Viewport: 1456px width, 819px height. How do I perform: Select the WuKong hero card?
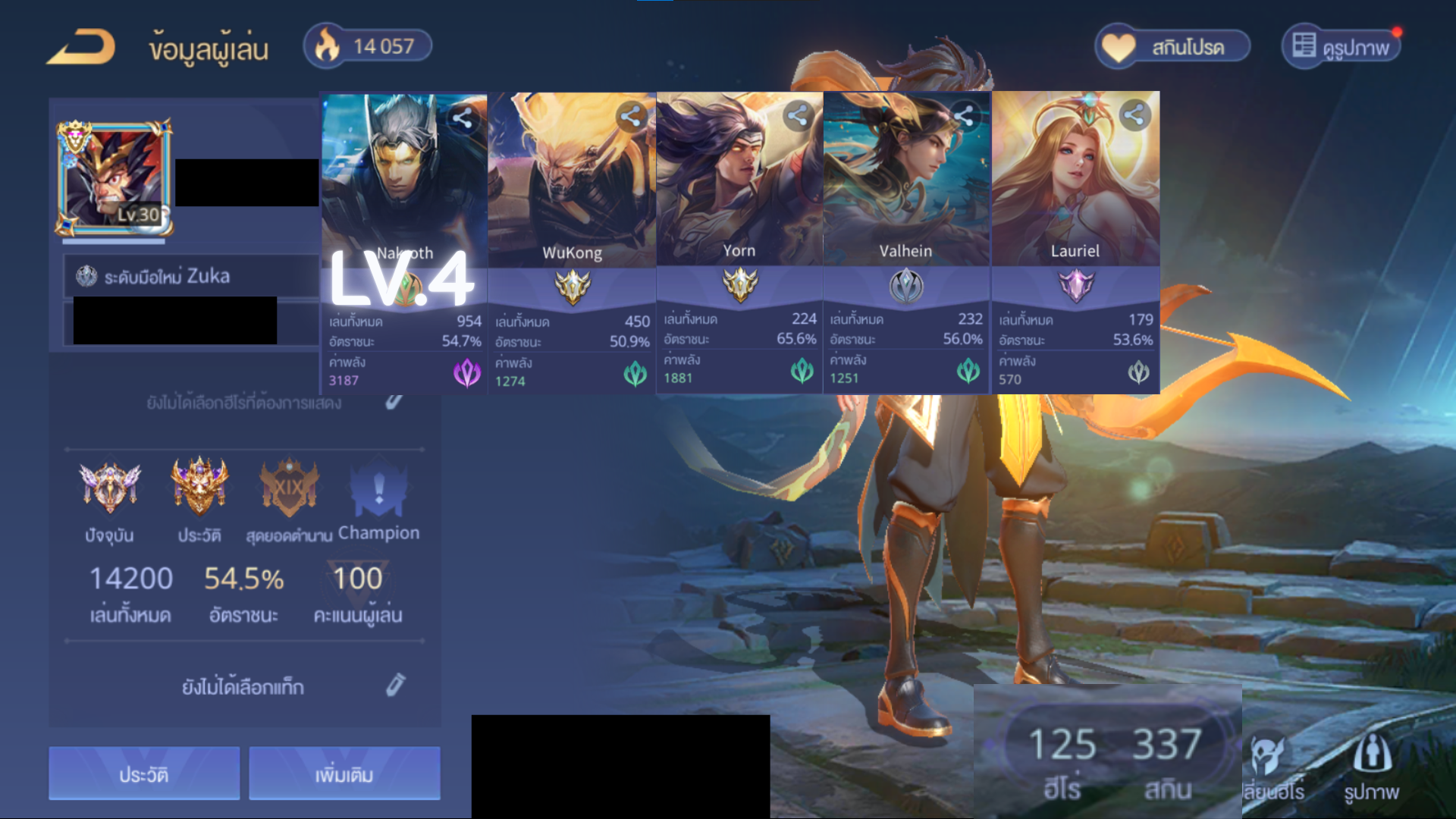click(572, 243)
